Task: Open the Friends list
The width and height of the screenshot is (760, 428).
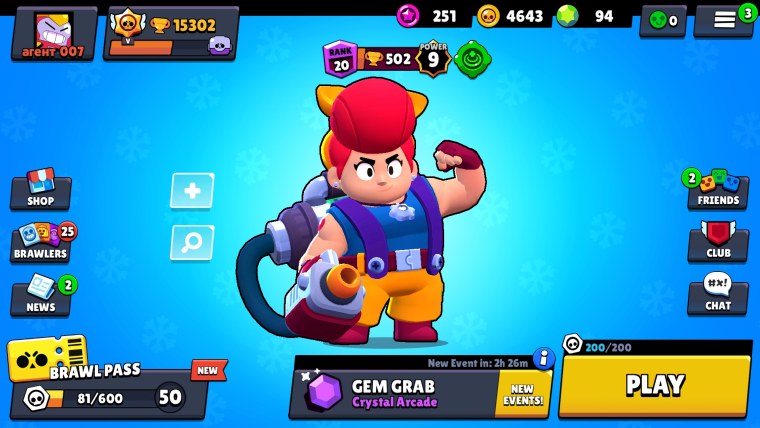Action: click(x=718, y=190)
